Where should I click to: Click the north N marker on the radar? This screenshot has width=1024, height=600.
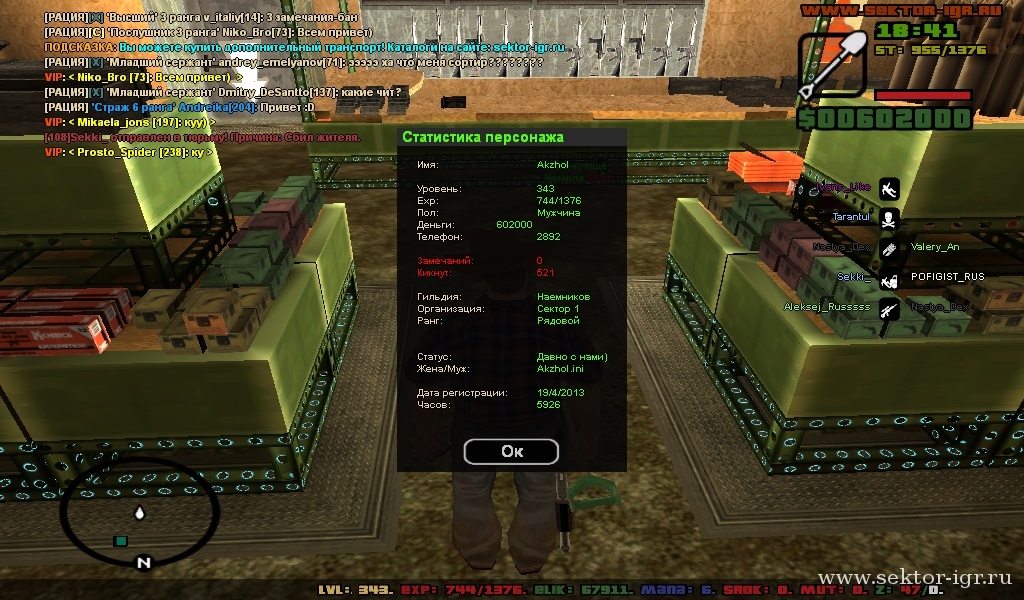[x=143, y=562]
